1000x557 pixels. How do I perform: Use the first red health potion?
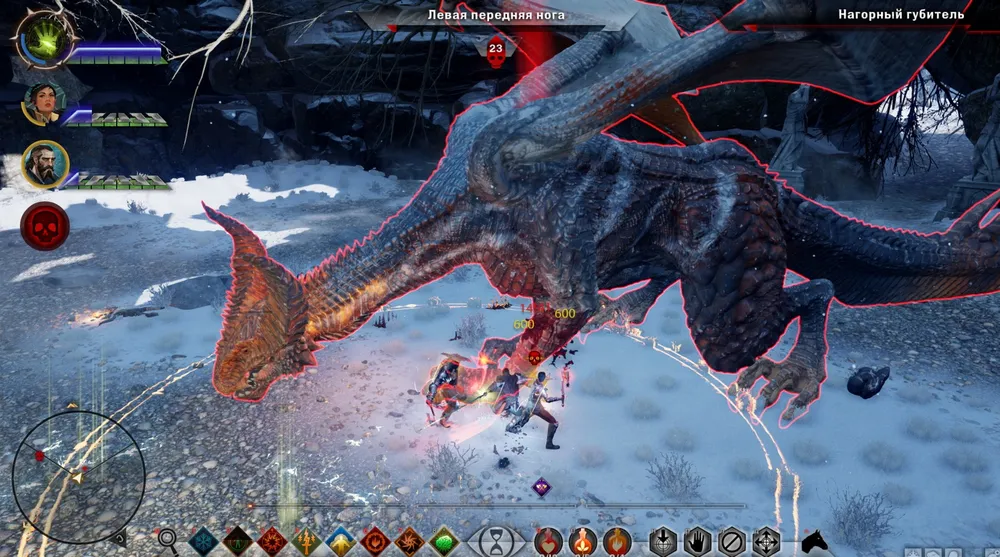point(548,542)
